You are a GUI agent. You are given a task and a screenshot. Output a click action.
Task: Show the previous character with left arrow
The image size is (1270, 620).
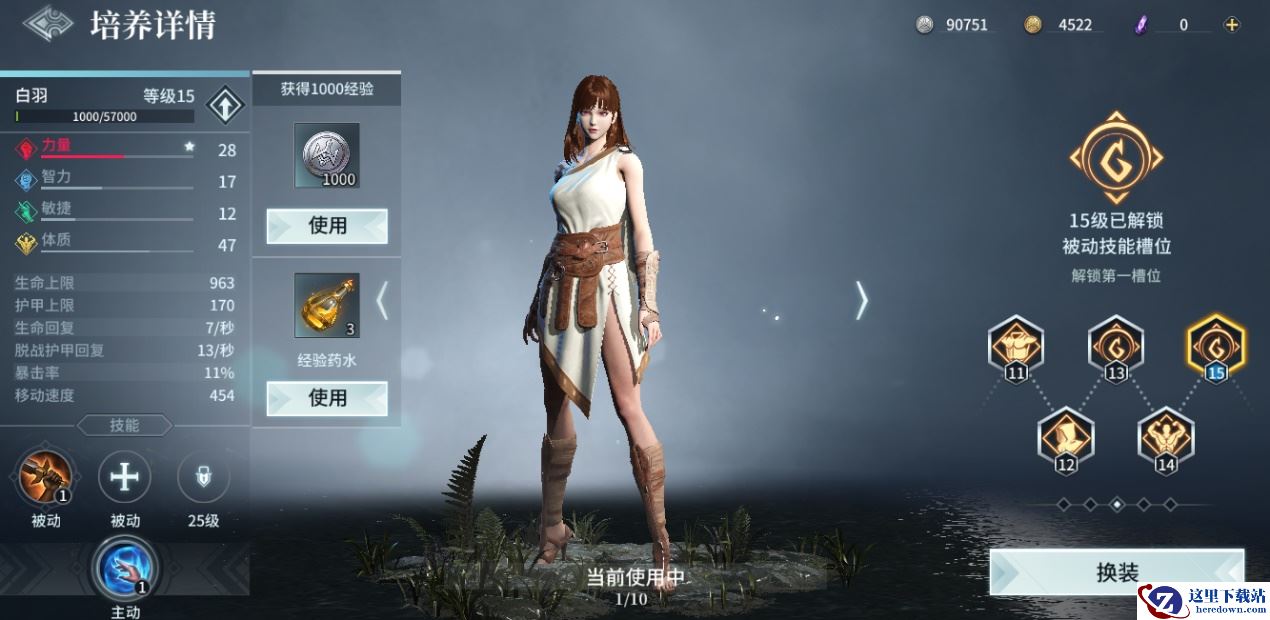point(381,300)
